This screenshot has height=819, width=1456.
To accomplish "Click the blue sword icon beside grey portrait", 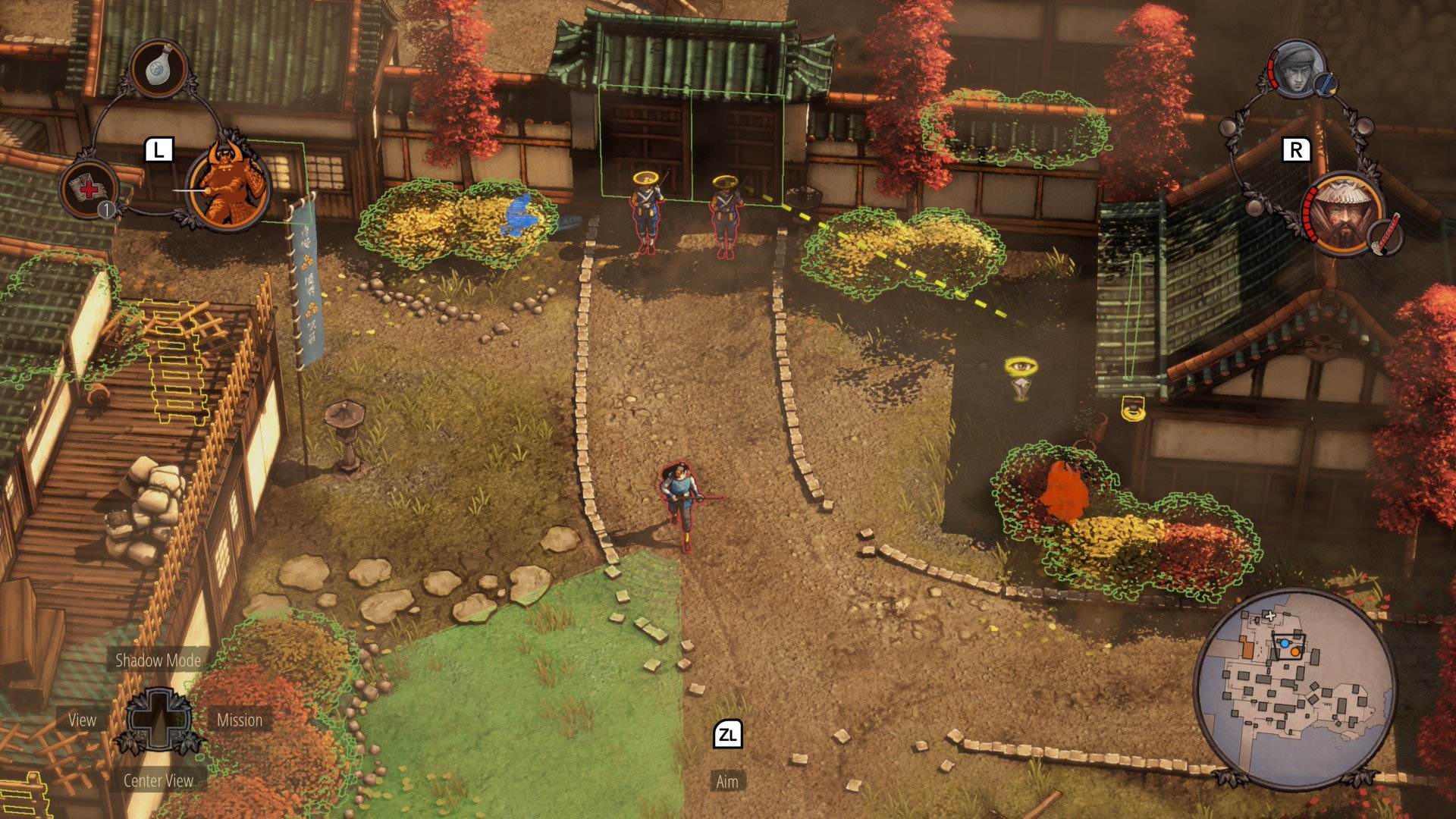I will [1326, 84].
